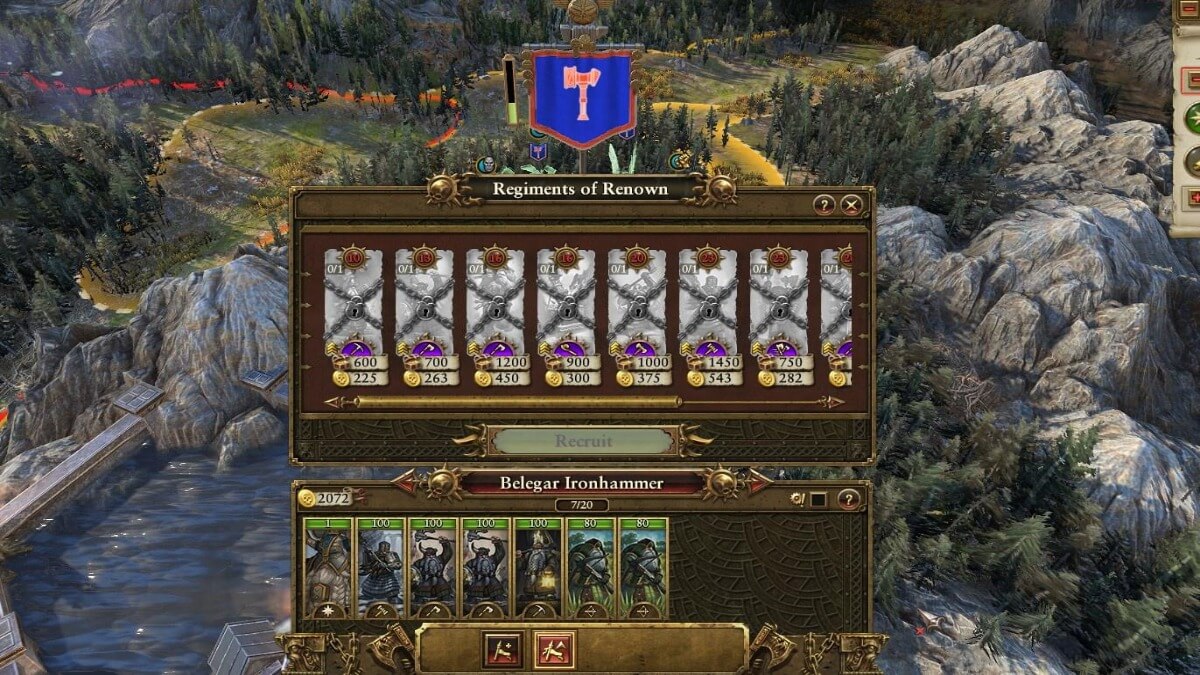Select the locked regiment costing 1000
The width and height of the screenshot is (1200, 675).
[x=637, y=300]
